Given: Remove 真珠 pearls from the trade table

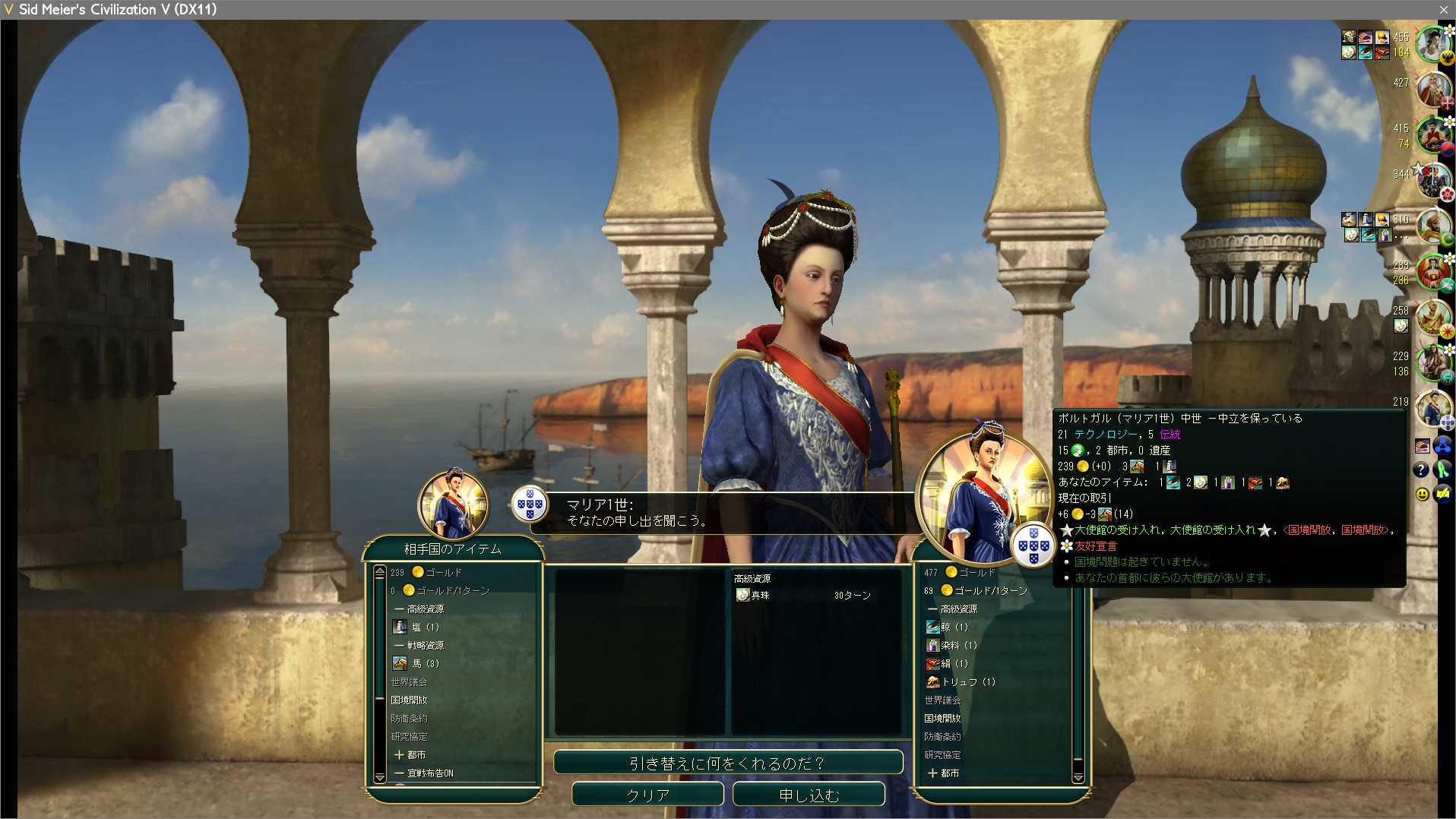Looking at the screenshot, I should click(760, 596).
